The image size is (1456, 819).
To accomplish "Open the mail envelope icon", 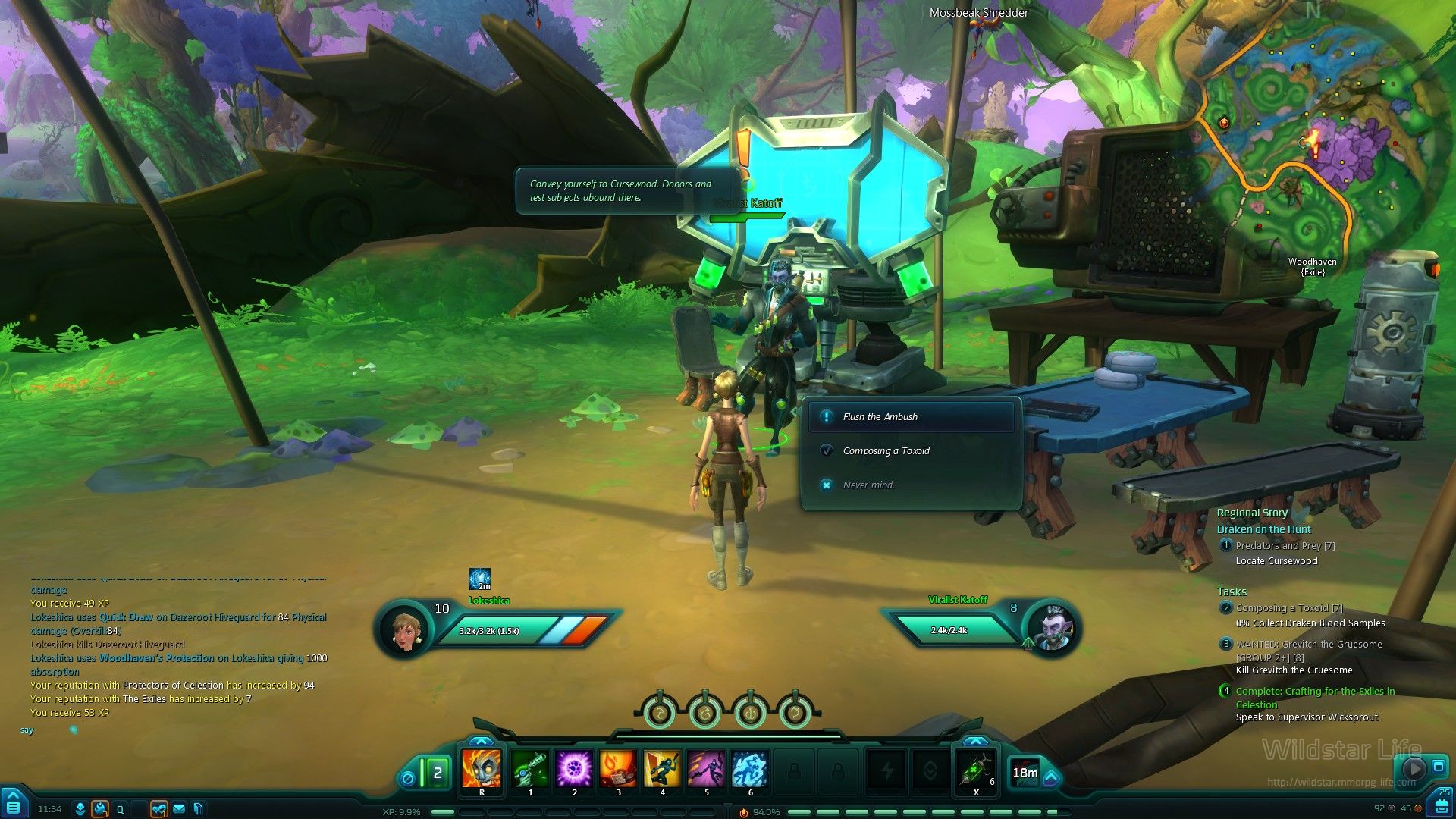I will pyautogui.click(x=179, y=809).
